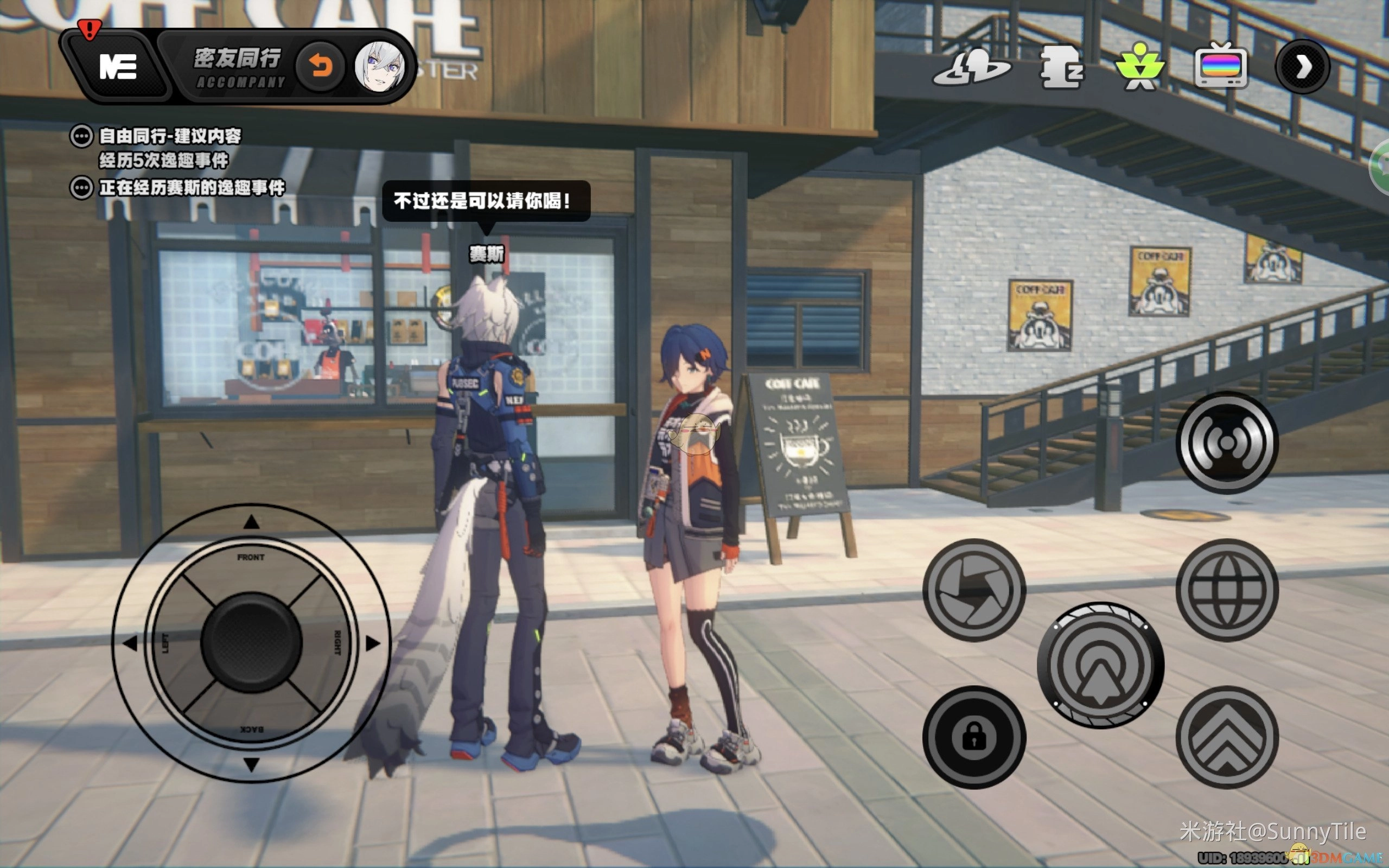This screenshot has height=868, width=1389.
Task: Open the ME menu button
Action: (x=118, y=67)
